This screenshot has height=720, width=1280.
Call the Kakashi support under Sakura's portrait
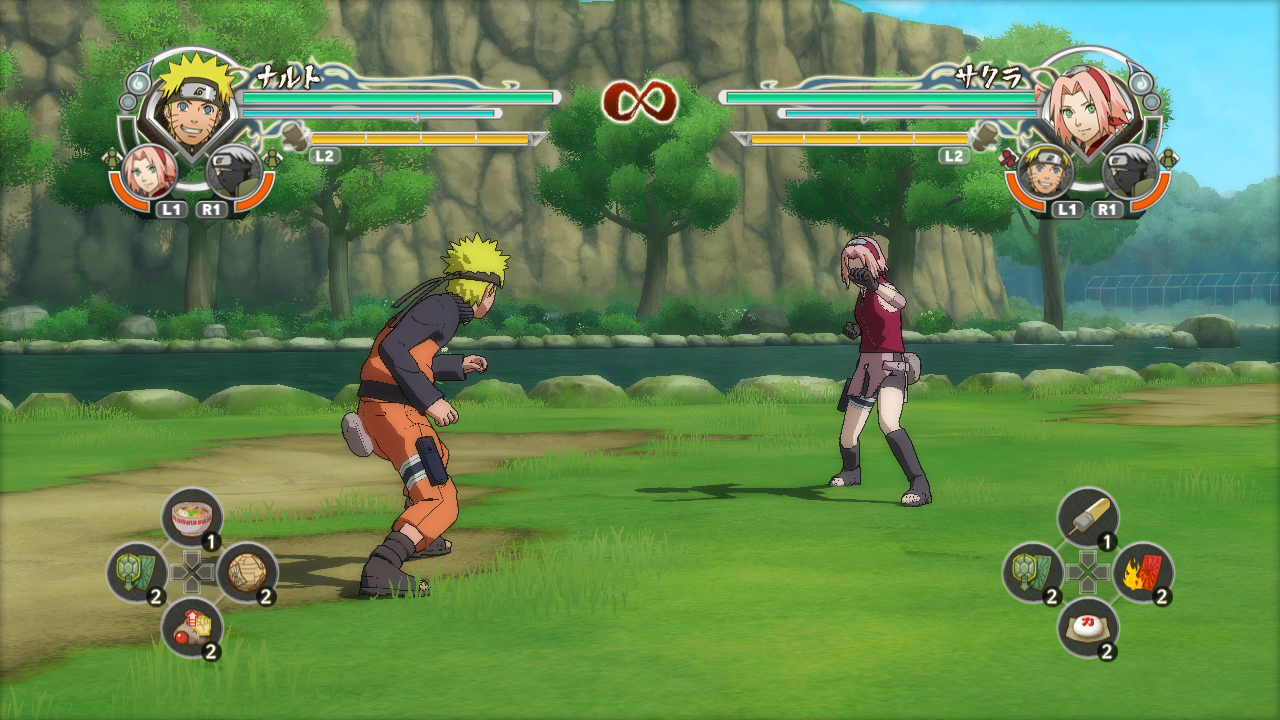(x=1129, y=172)
